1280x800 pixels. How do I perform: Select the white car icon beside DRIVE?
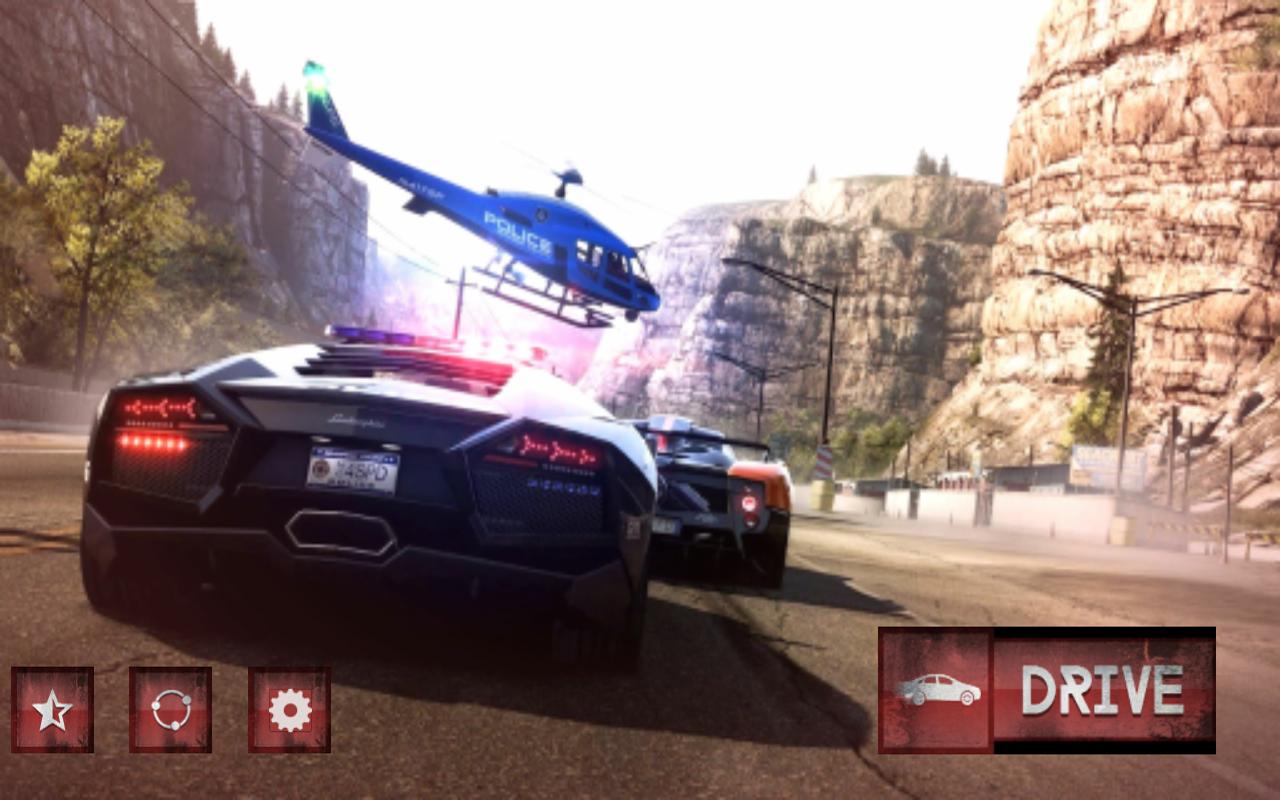pyautogui.click(x=936, y=690)
